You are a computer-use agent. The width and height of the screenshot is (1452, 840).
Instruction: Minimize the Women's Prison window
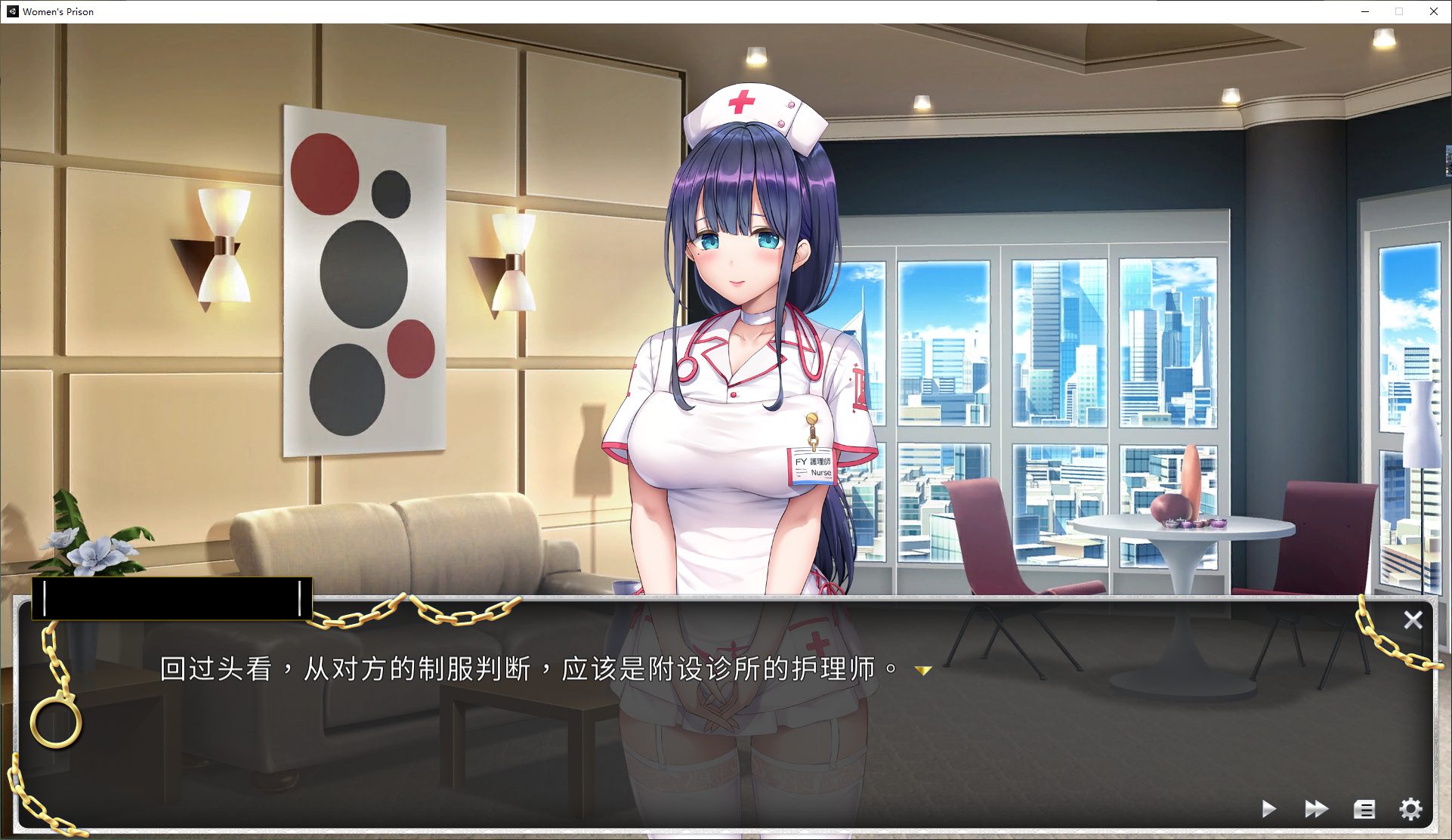pos(1364,11)
